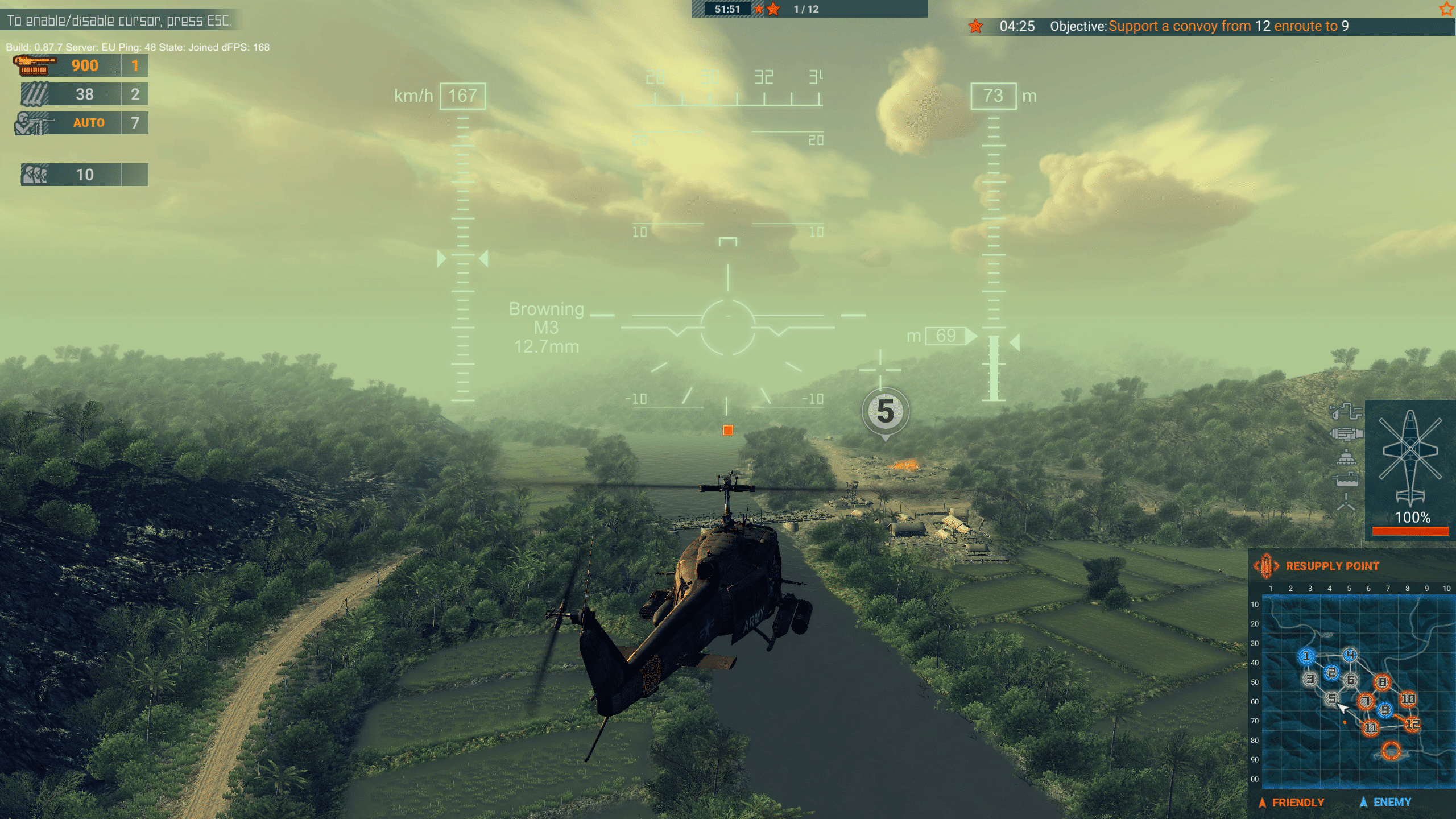
Task: Select the Browning machine gun weapon slot
Action: pyautogui.click(x=81, y=65)
